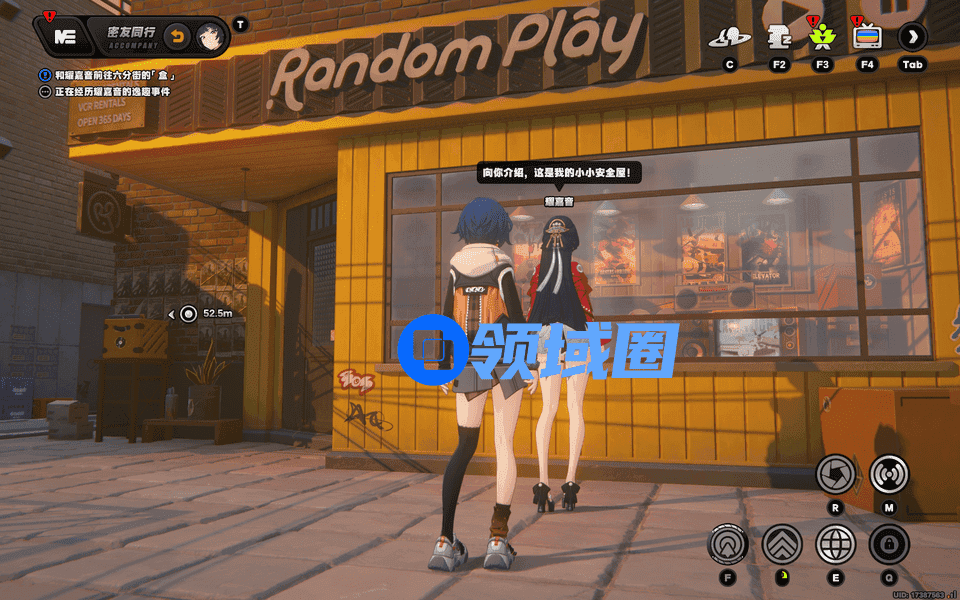Viewport: 960px width, 600px height.
Task: Click the ringed planet icon
Action: tap(730, 39)
